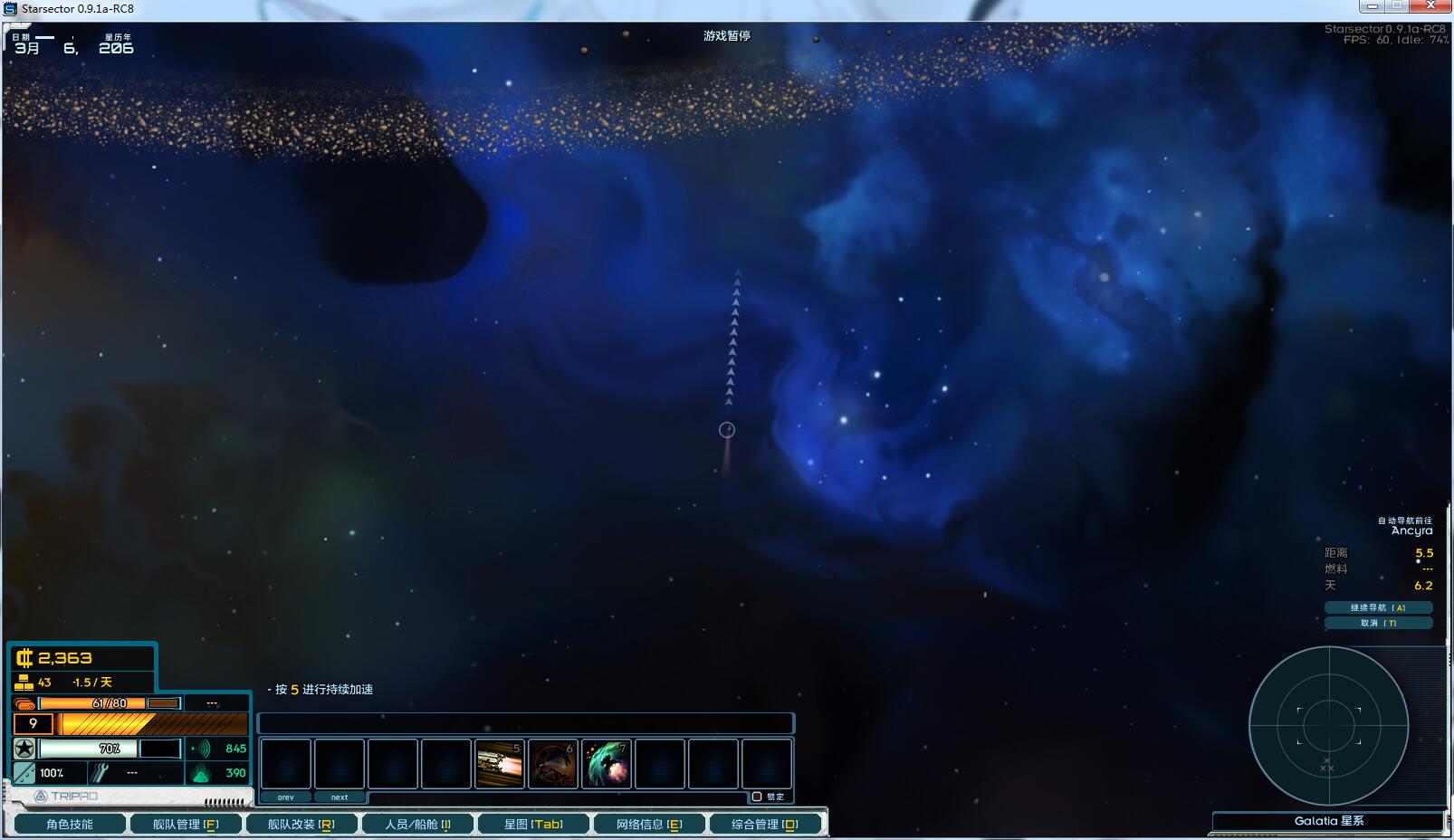
Task: Activate the engine burn ability in slot 5
Action: [500, 764]
